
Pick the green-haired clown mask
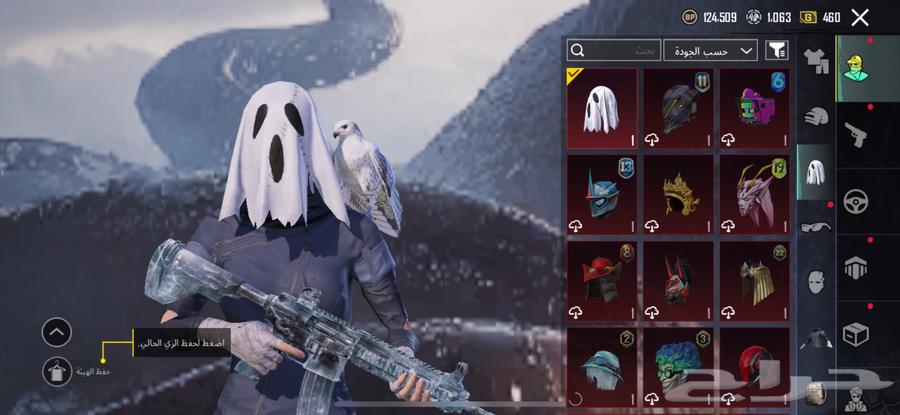678,365
